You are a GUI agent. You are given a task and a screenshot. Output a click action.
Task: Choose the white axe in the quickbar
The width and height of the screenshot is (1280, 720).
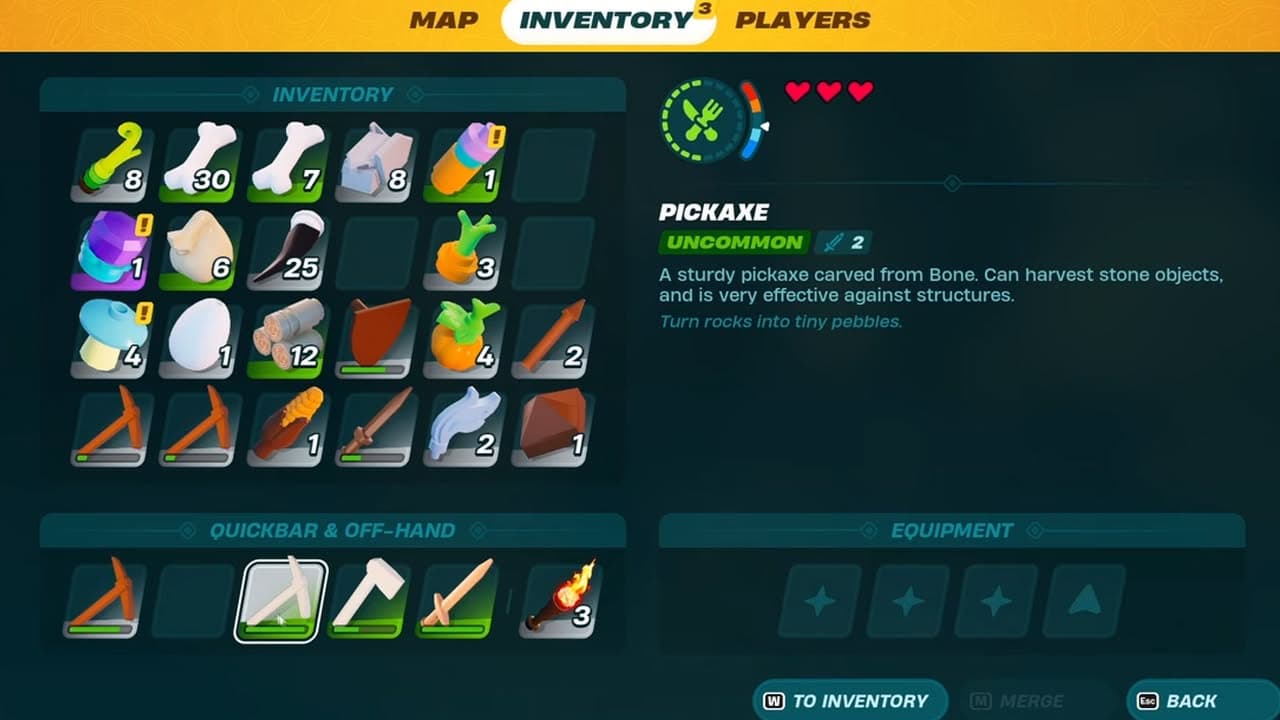tap(368, 600)
